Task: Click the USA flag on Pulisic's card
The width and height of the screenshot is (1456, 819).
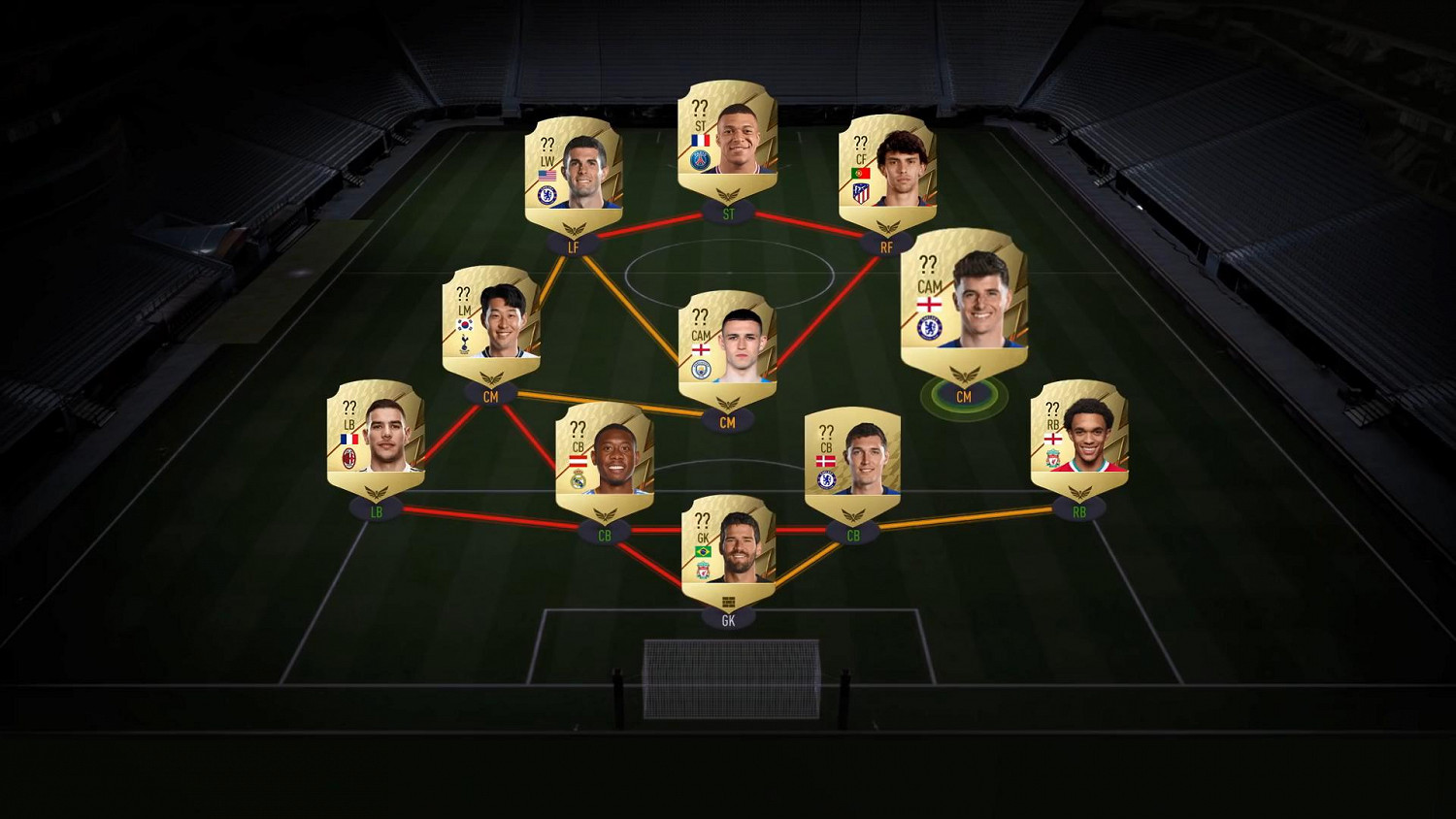Action: click(547, 173)
